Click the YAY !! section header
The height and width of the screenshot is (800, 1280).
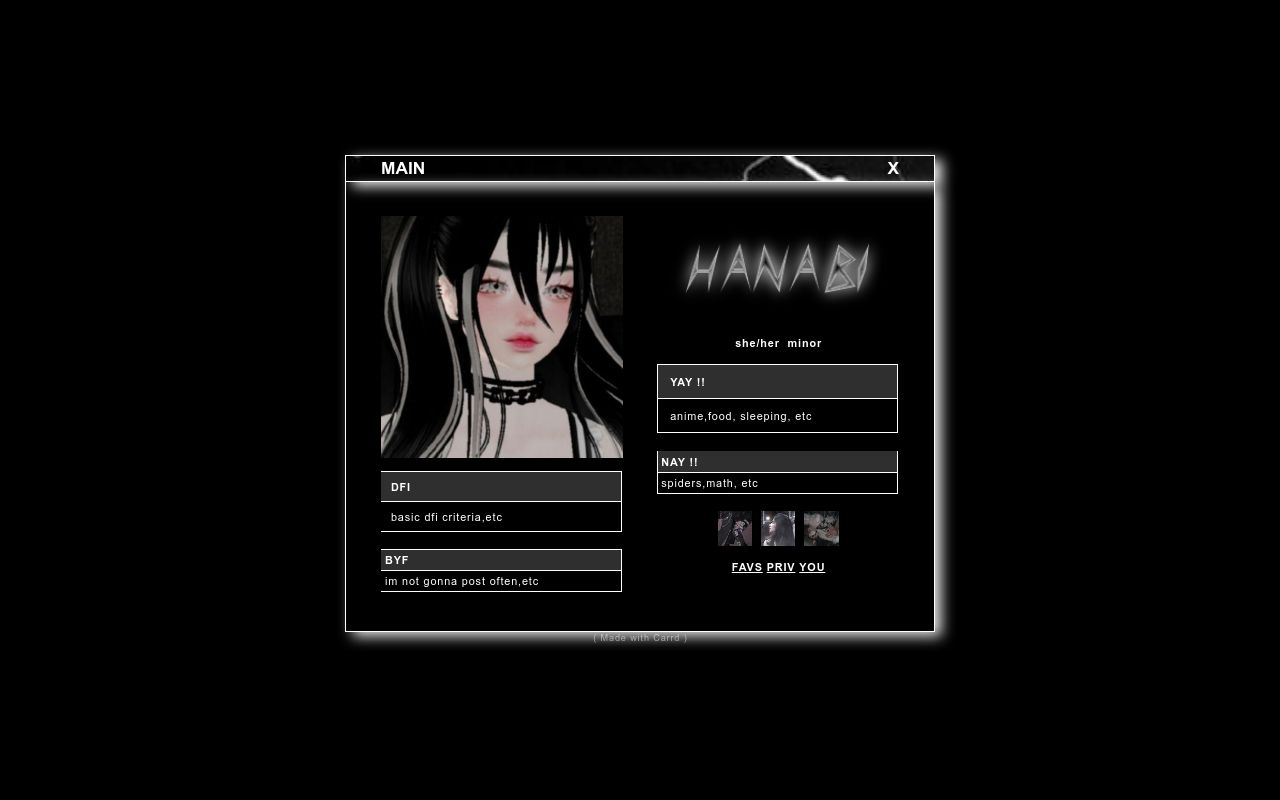(x=777, y=381)
